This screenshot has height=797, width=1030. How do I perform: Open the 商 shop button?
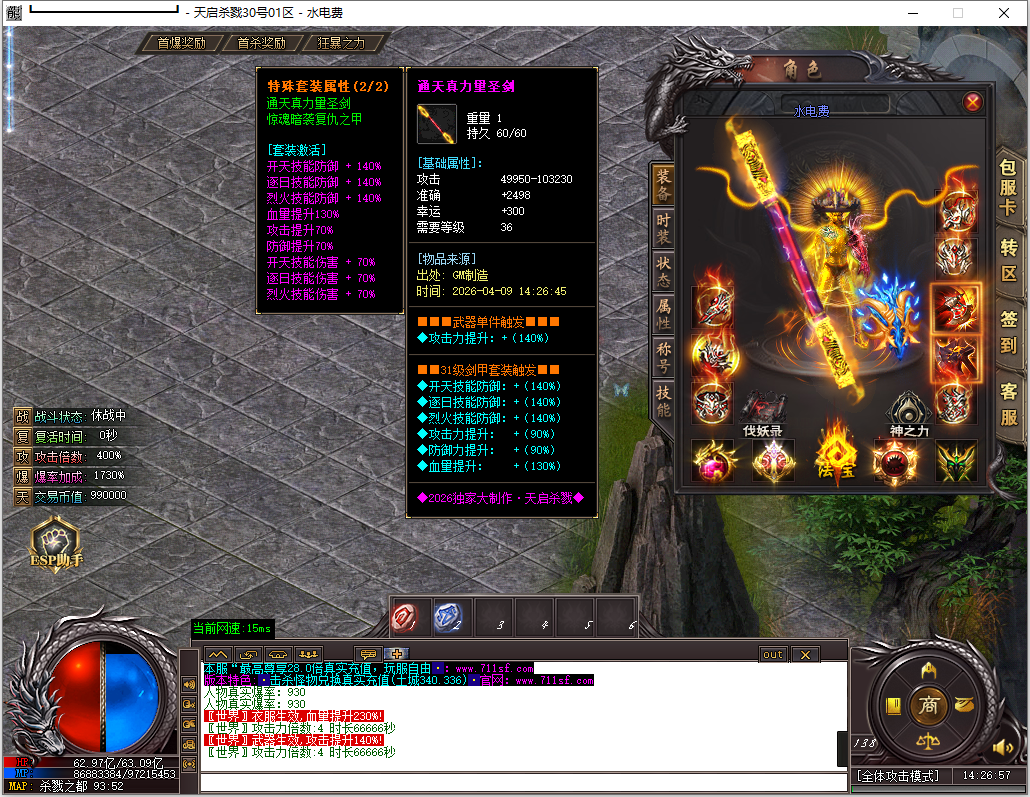coord(929,704)
